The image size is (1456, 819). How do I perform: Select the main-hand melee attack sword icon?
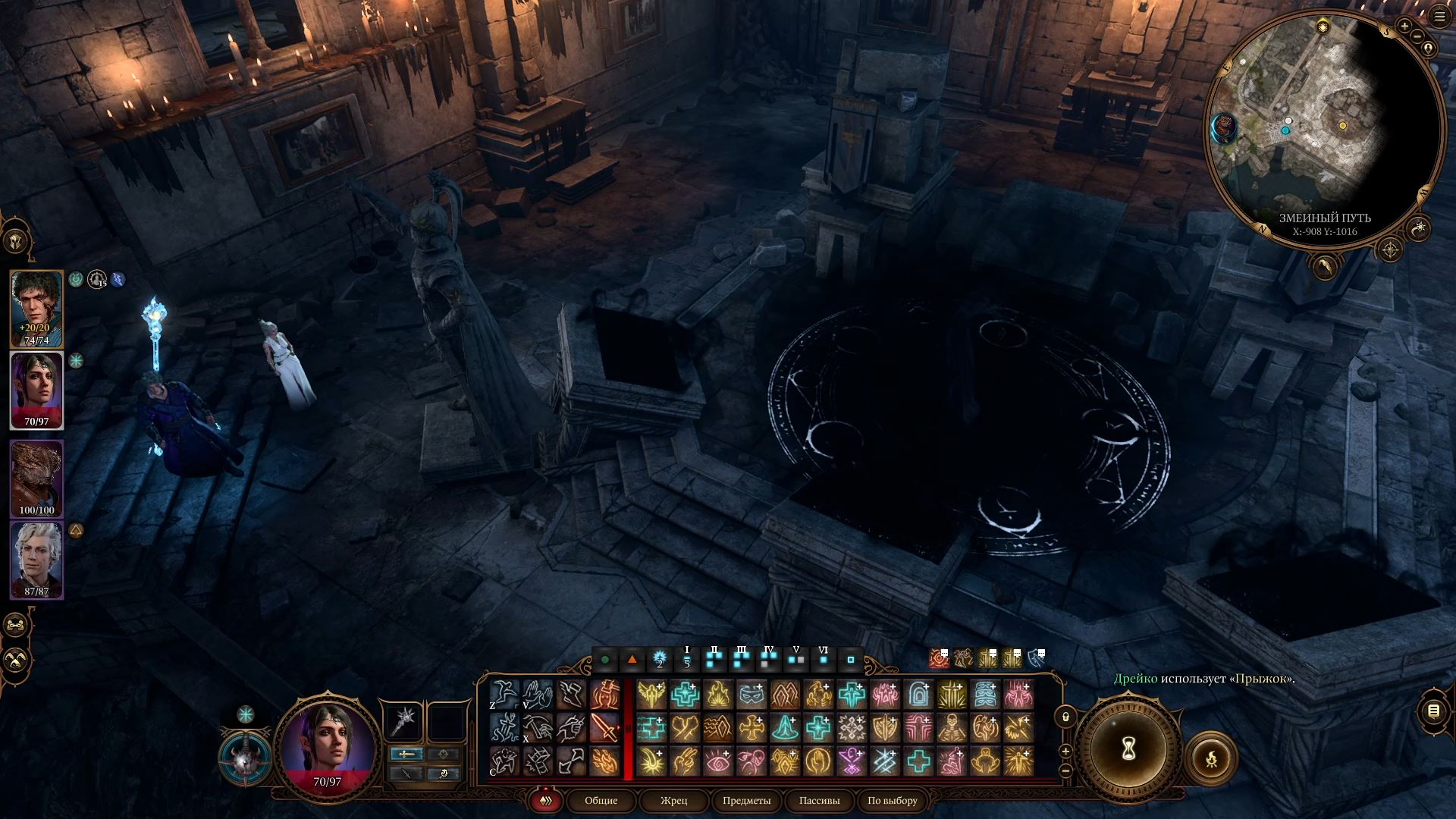point(604,729)
